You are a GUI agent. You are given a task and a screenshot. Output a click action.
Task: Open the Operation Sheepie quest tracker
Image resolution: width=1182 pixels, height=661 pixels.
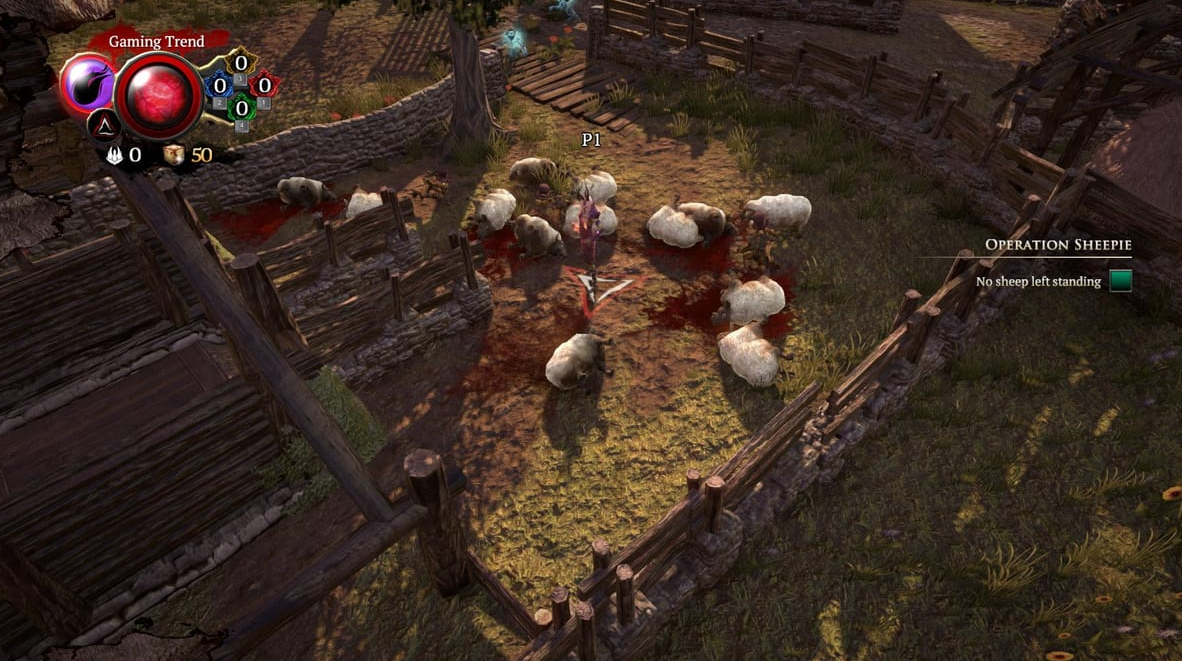(x=1058, y=245)
